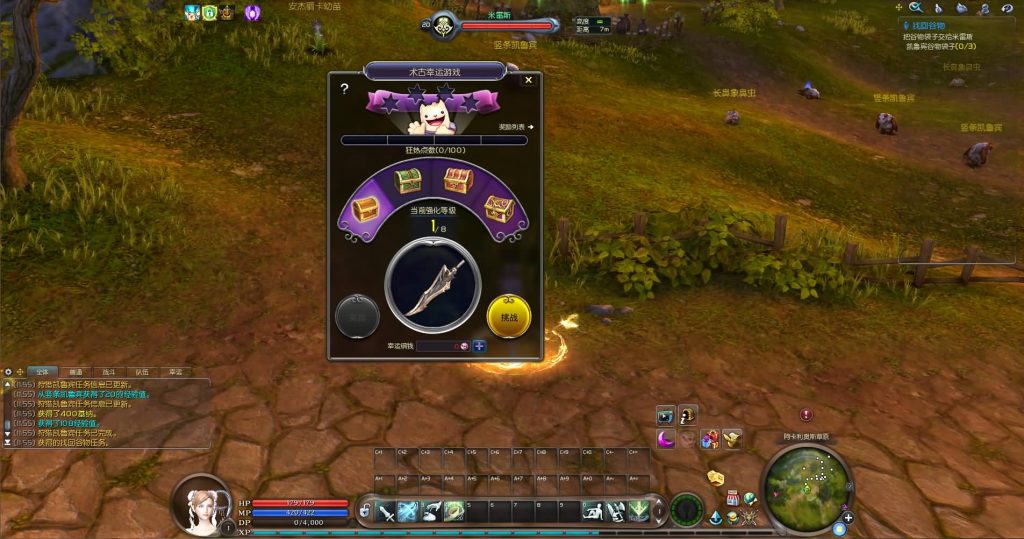This screenshot has width=1024, height=539.
Task: Close the Mugu lucky game window
Action: tap(529, 81)
